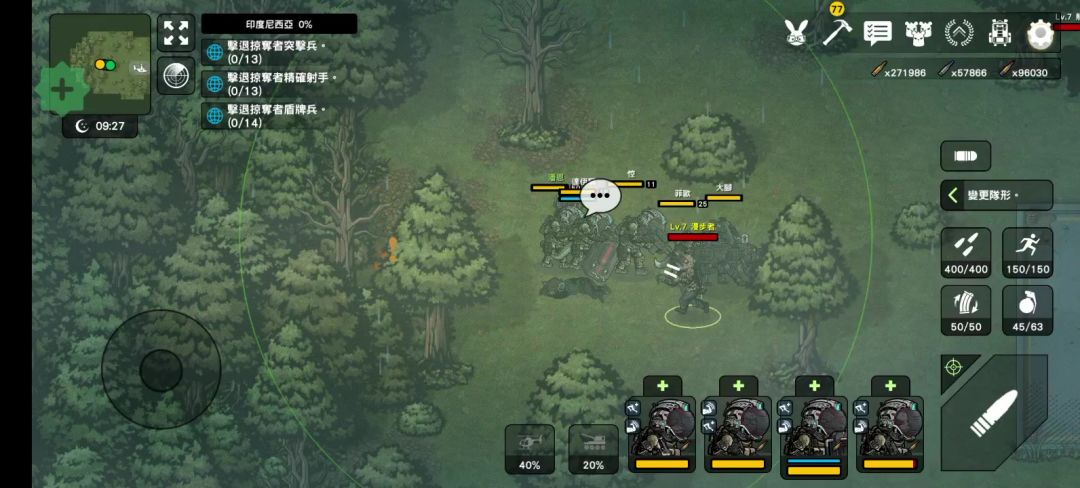The width and height of the screenshot is (1080, 488).
Task: Open the rabbit mask icon menu
Action: click(x=795, y=33)
